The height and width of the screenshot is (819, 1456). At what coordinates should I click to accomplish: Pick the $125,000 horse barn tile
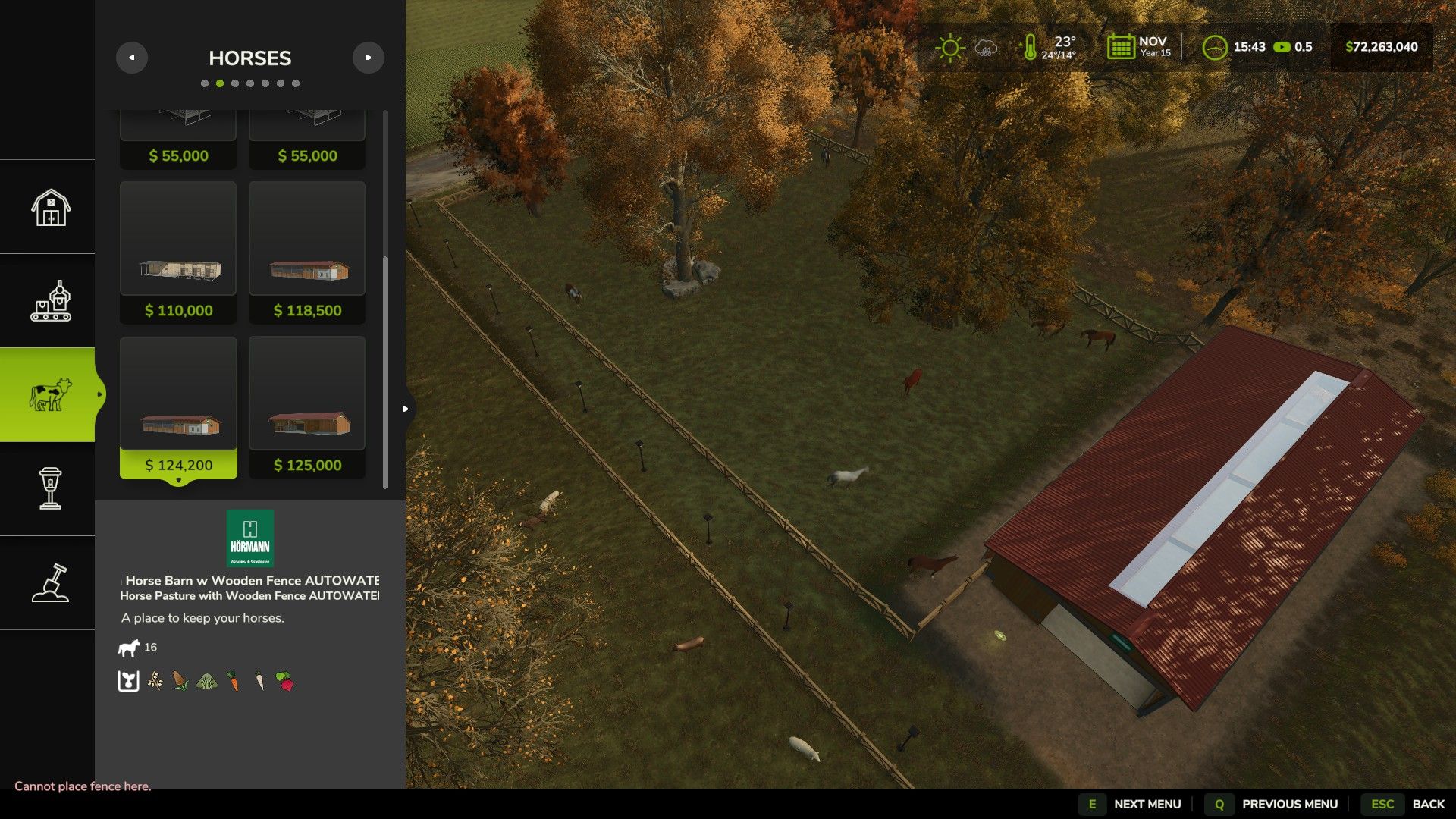[x=307, y=407]
